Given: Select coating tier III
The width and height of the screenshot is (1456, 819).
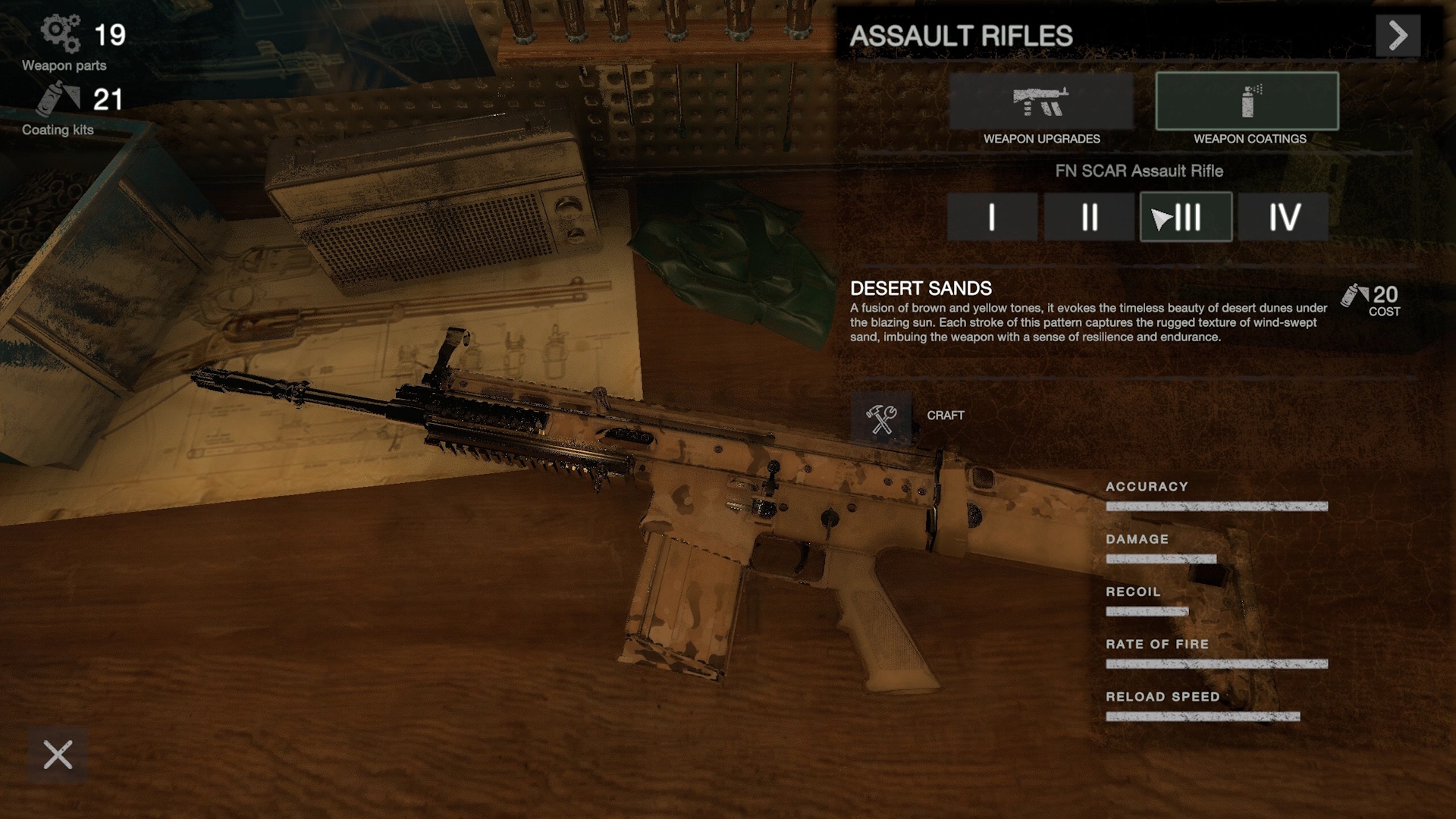Looking at the screenshot, I should [x=1186, y=217].
